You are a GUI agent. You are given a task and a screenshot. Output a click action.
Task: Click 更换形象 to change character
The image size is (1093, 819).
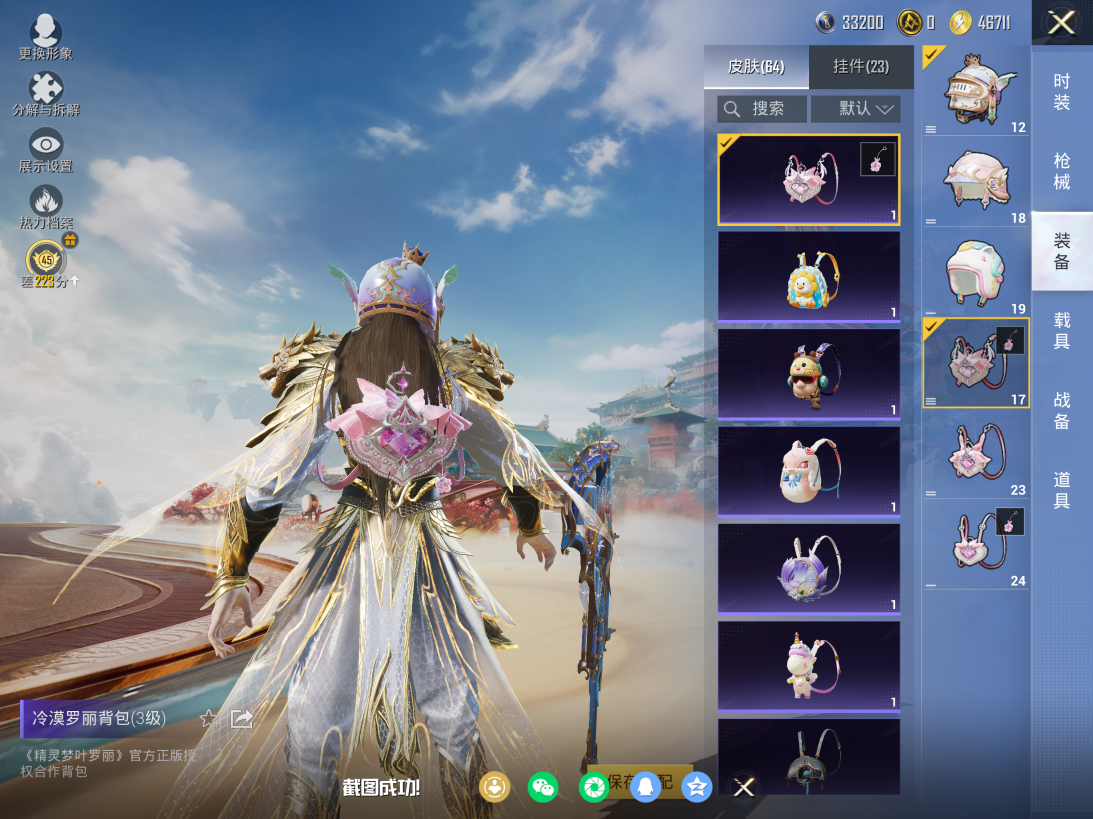(x=46, y=36)
